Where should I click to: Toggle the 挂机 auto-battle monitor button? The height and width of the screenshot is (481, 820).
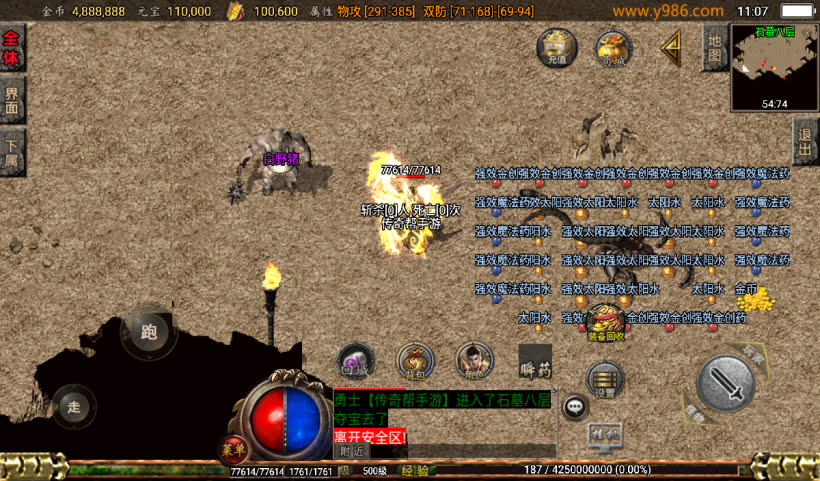pos(606,434)
